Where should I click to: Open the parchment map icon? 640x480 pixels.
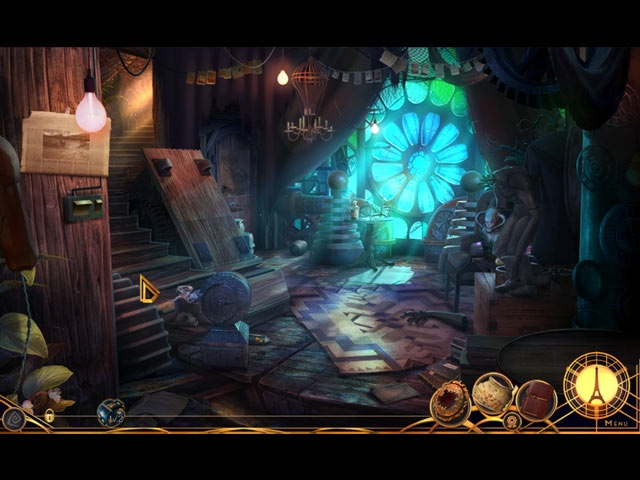click(x=492, y=394)
